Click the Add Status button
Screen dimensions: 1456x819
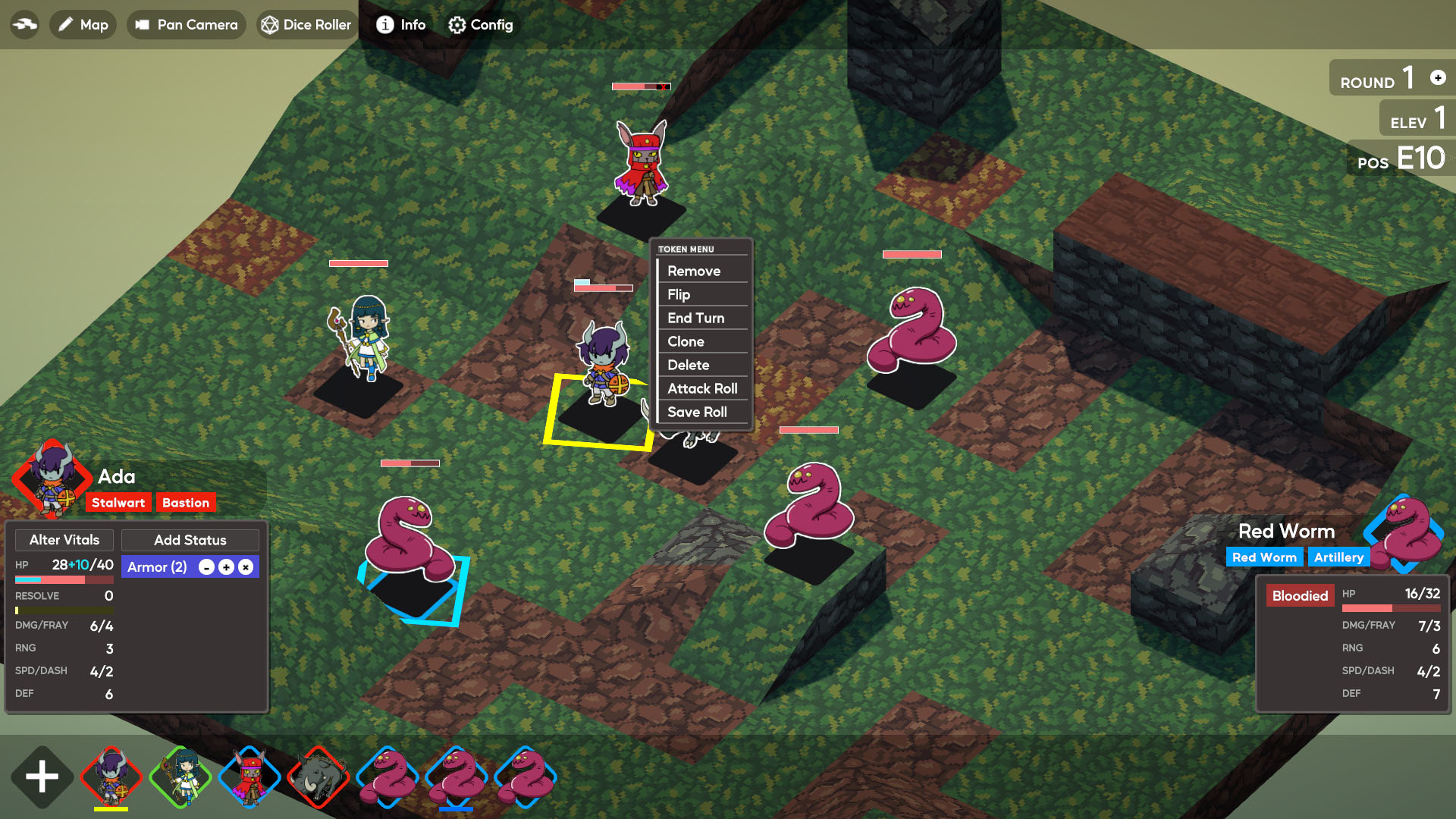pyautogui.click(x=190, y=540)
